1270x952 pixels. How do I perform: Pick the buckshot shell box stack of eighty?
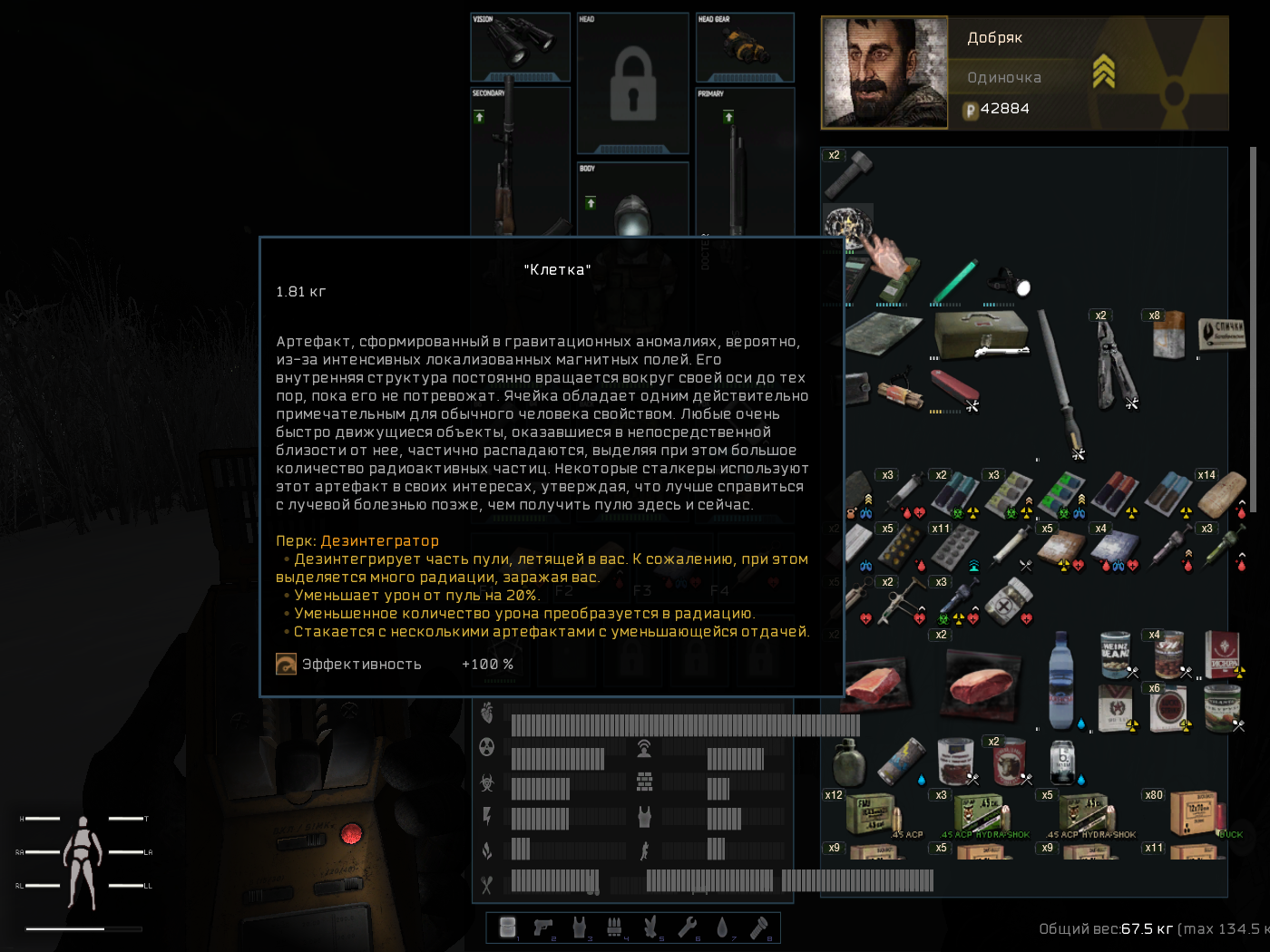click(1194, 813)
